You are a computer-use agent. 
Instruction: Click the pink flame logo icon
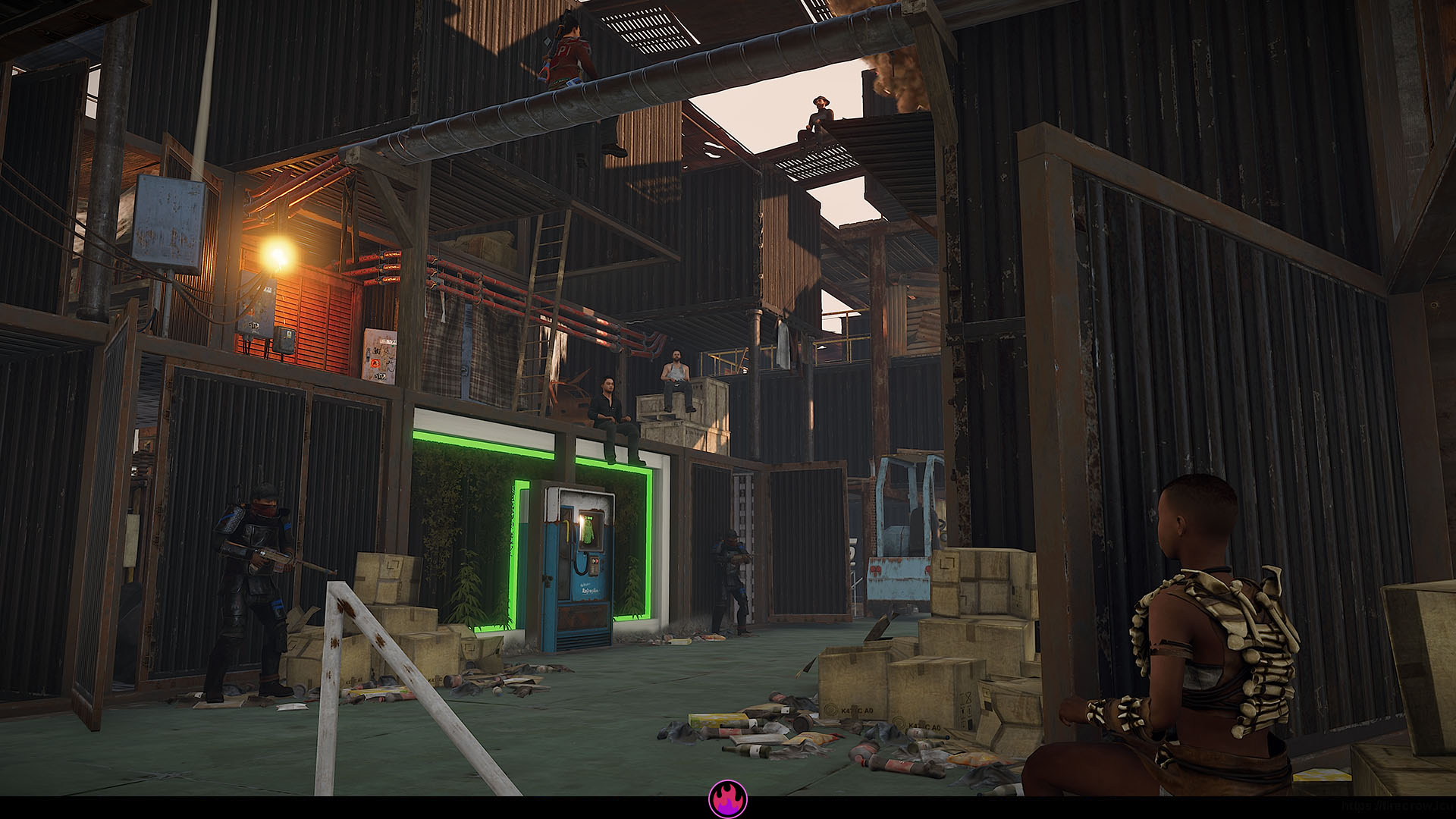727,799
